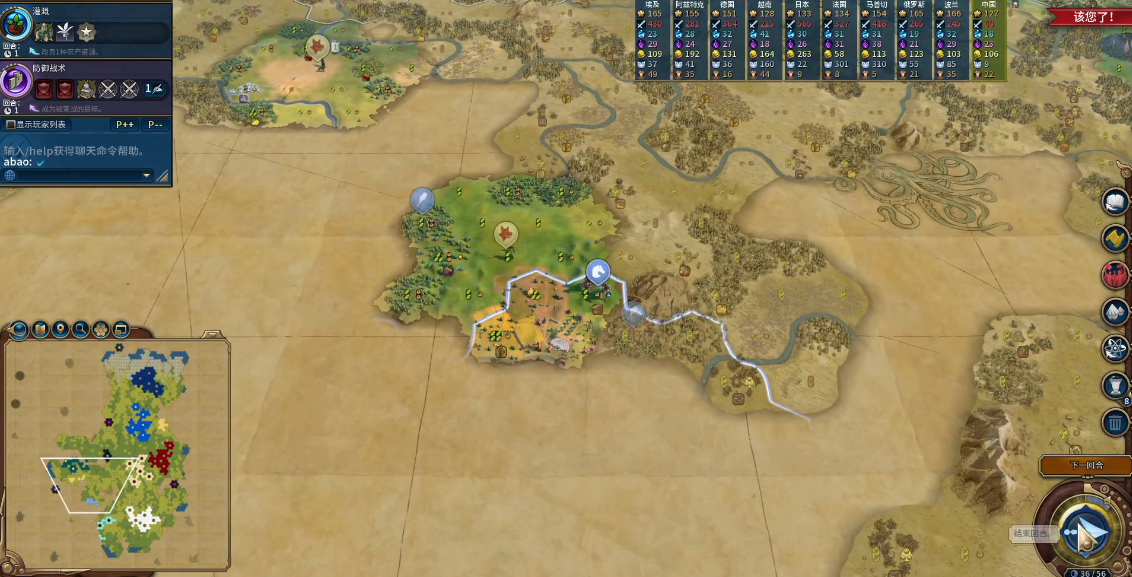1132x577 pixels.
Task: Click the 下一回合 next turn label
Action: pyautogui.click(x=1084, y=466)
